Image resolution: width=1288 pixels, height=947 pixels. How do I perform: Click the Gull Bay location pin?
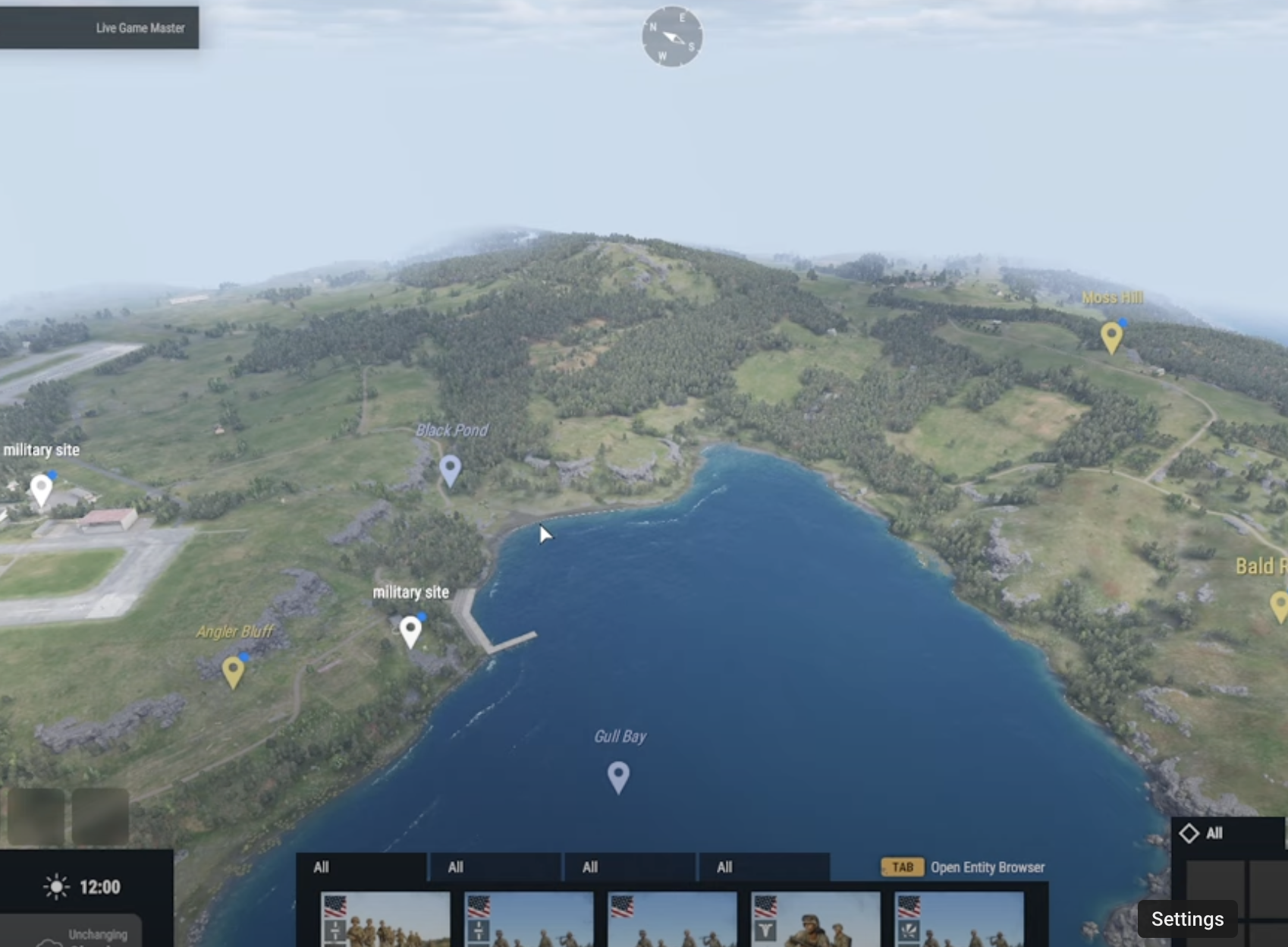[619, 775]
